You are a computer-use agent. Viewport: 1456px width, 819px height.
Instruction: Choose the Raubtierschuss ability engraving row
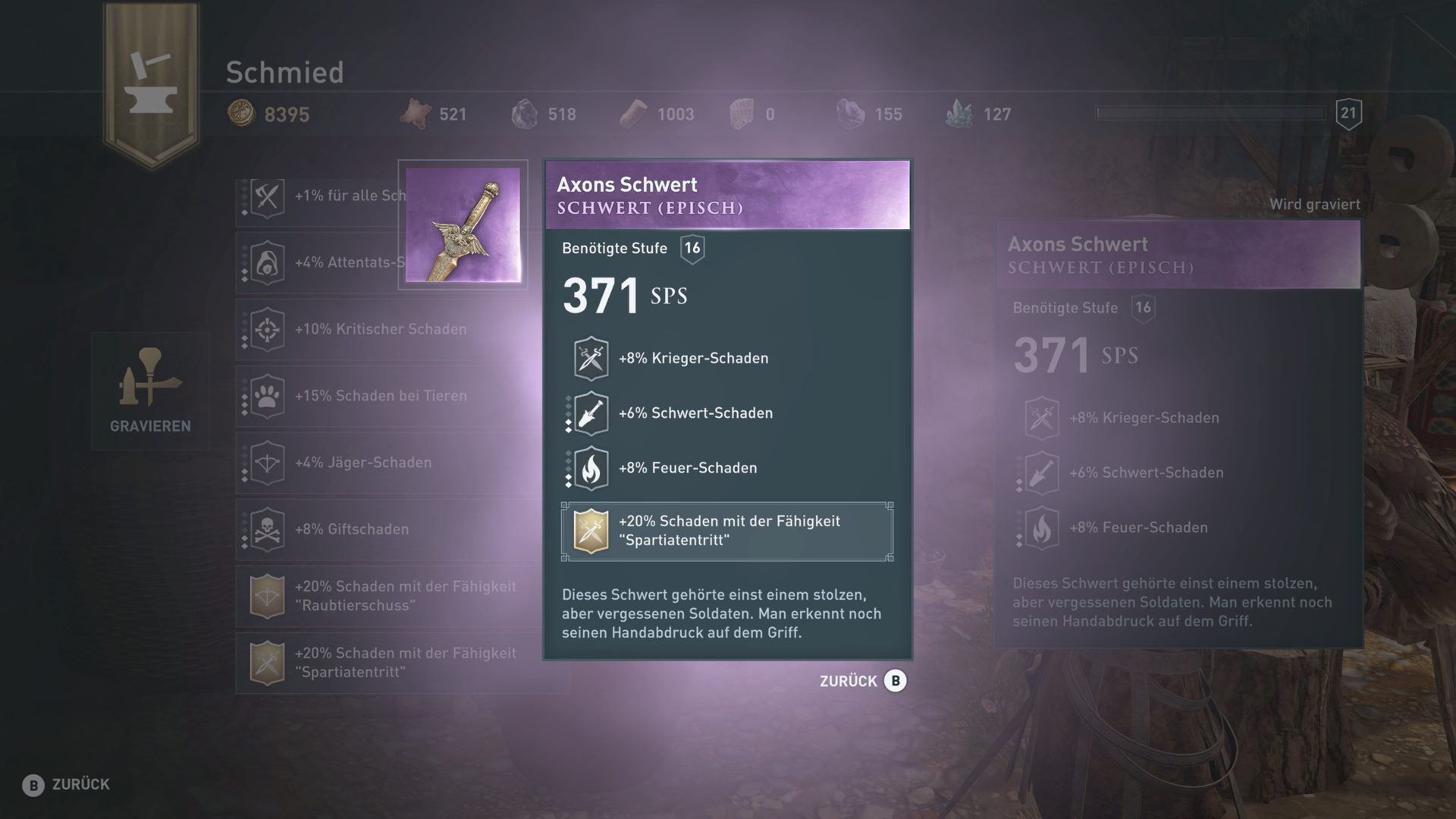402,596
